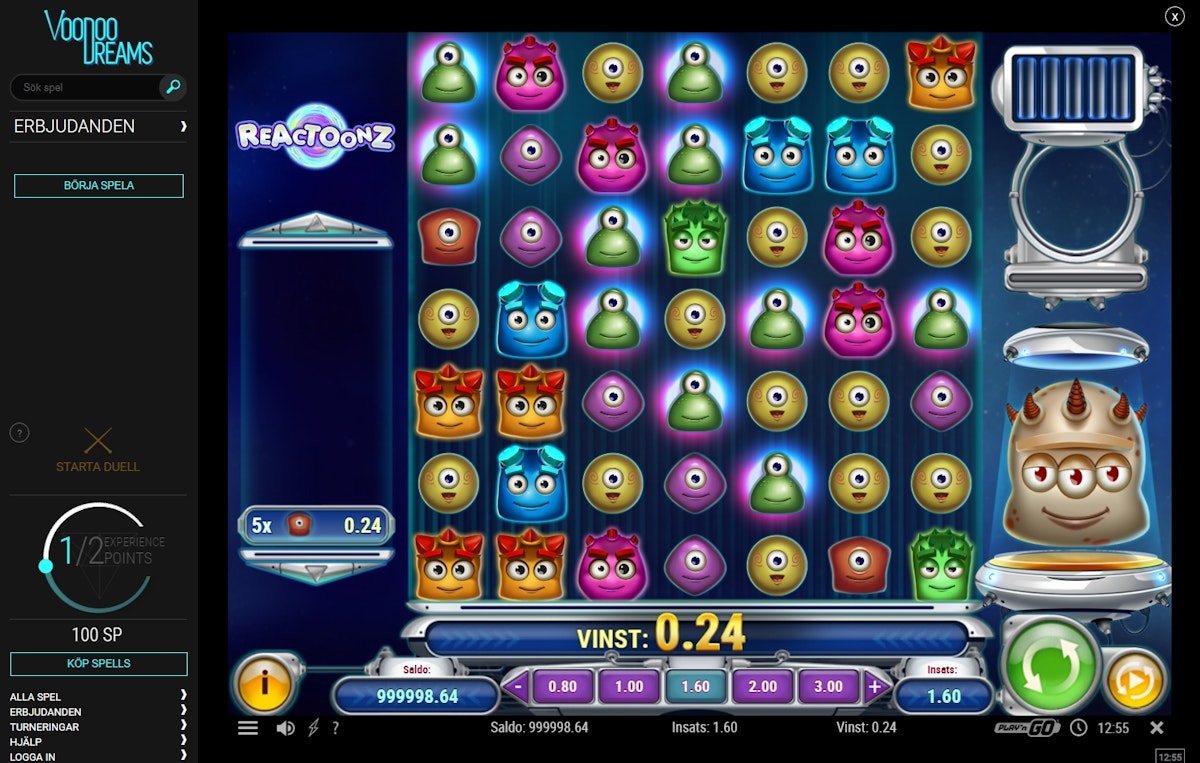Toggle the sound speaker icon
This screenshot has width=1200, height=763.
[285, 728]
